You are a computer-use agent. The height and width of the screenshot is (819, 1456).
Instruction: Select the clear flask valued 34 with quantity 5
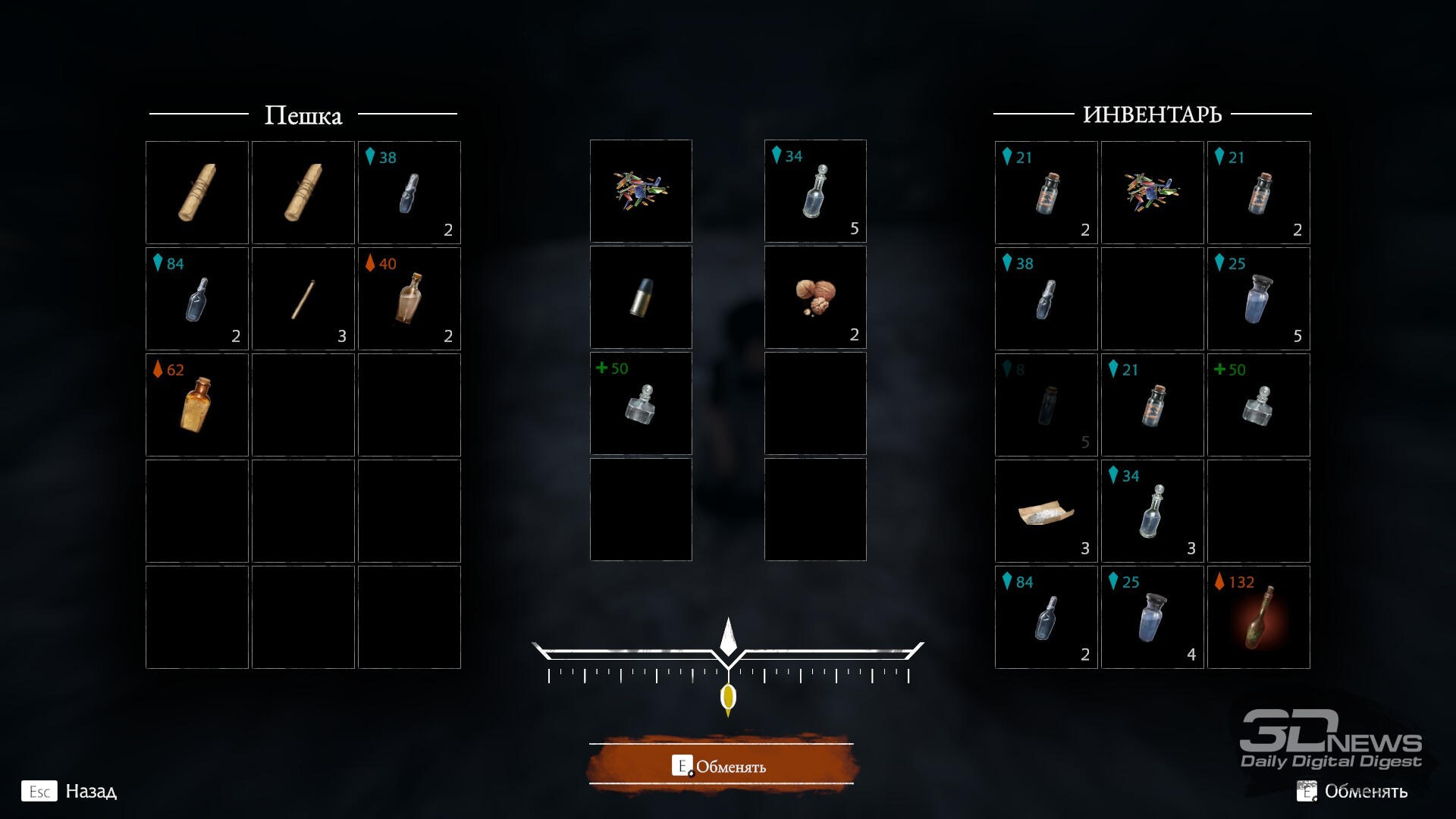click(815, 191)
